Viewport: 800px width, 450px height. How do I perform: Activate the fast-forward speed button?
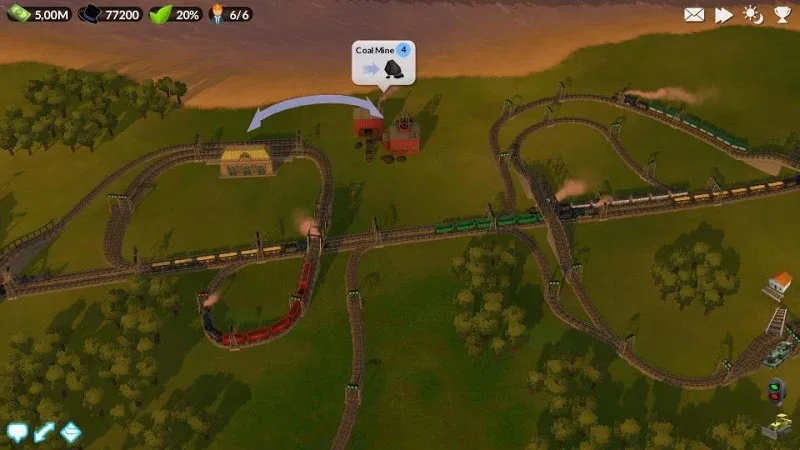pos(723,14)
